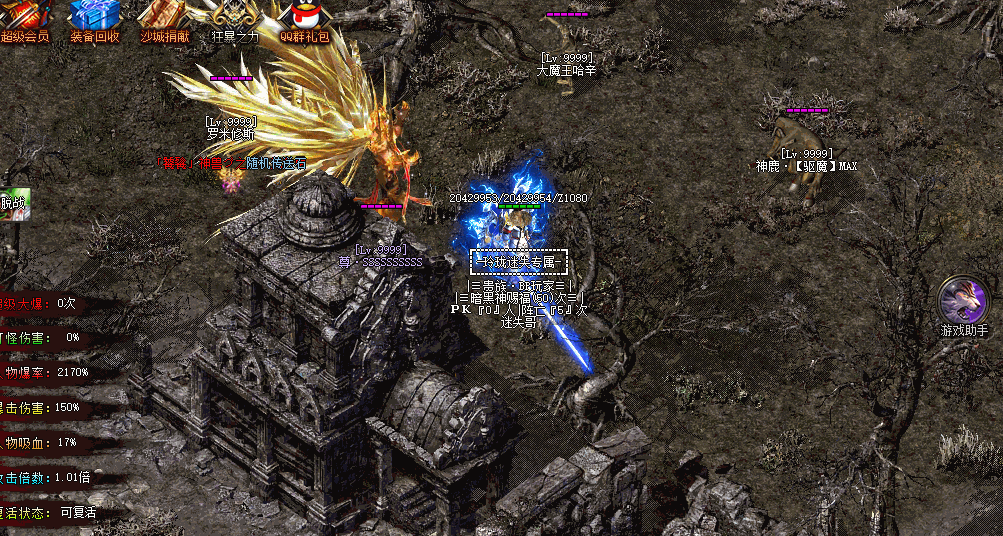This screenshot has height=536, width=1003.
Task: Open the 装备回收 equipment recycling gift box
Action: [95, 17]
